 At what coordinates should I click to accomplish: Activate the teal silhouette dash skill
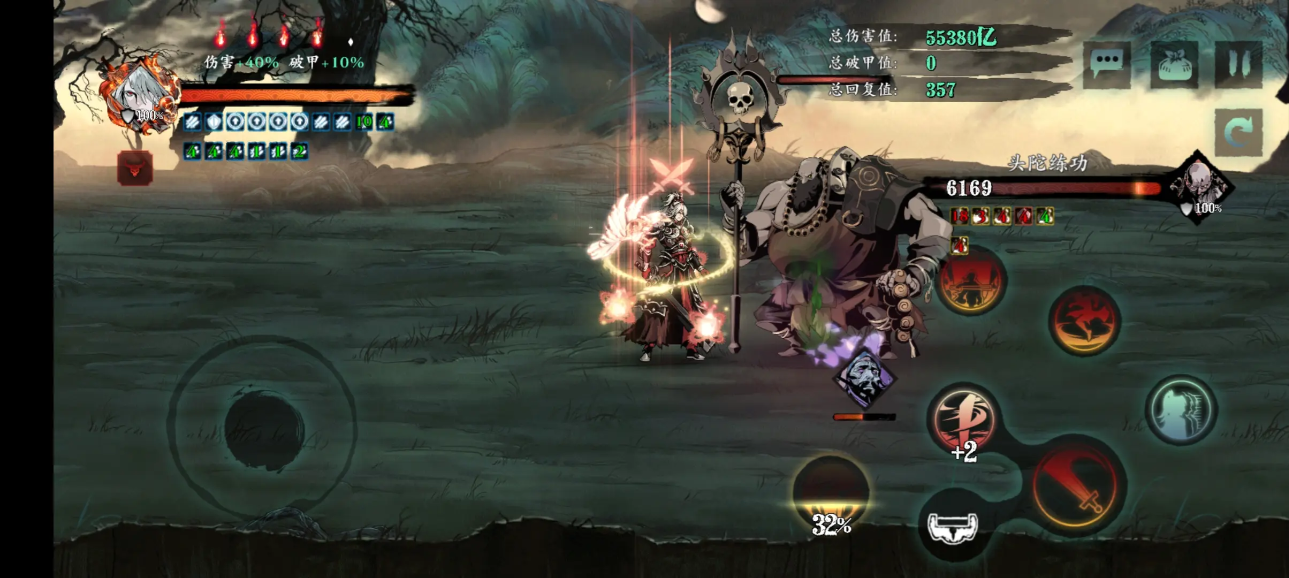tap(1181, 409)
